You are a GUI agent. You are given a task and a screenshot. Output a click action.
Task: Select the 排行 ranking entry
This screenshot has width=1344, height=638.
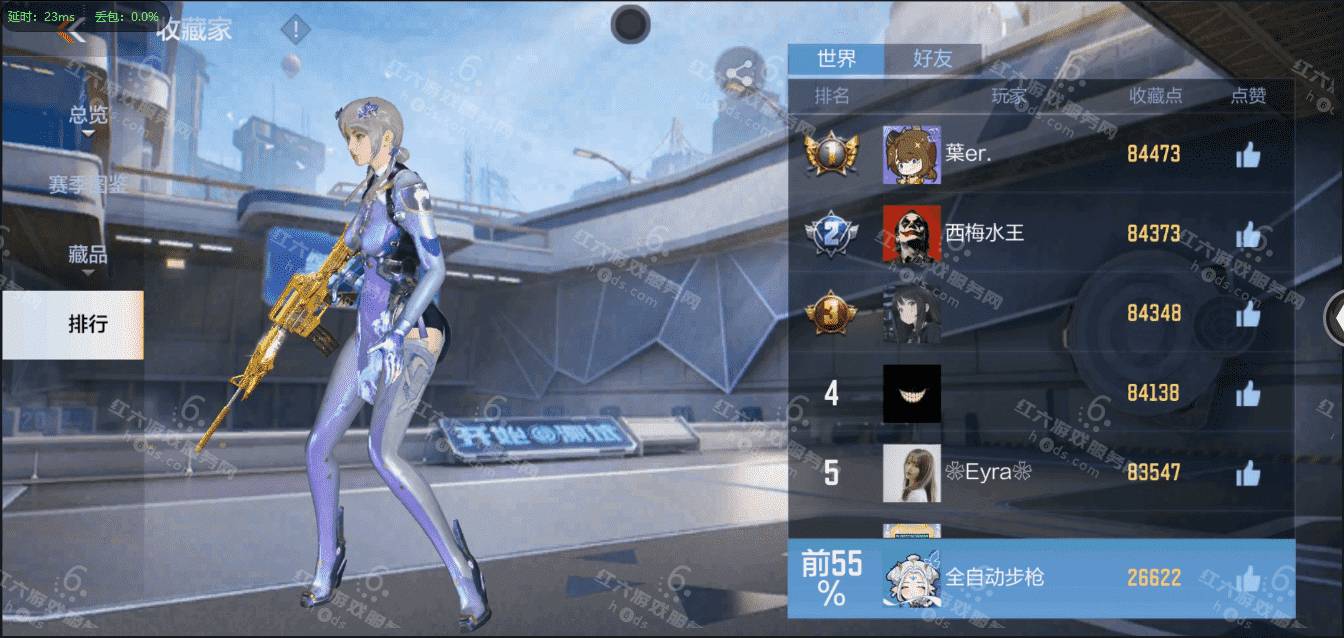tap(88, 324)
